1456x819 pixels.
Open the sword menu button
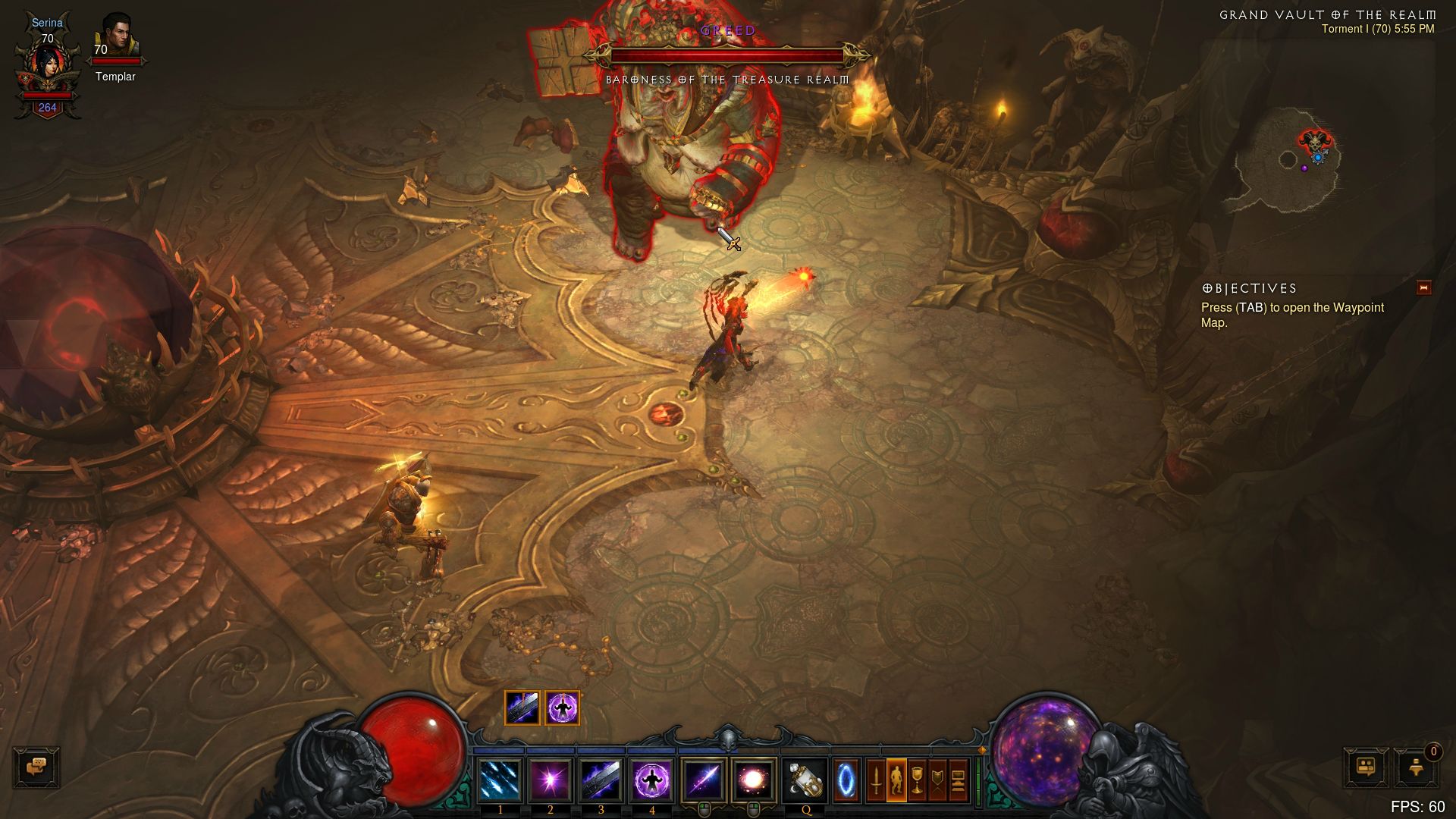click(x=876, y=780)
